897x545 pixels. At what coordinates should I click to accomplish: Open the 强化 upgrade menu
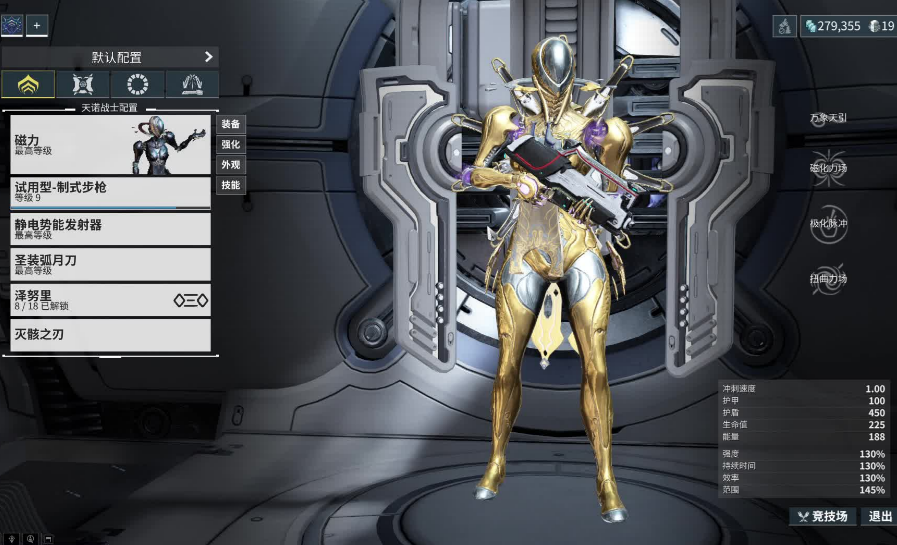click(231, 144)
